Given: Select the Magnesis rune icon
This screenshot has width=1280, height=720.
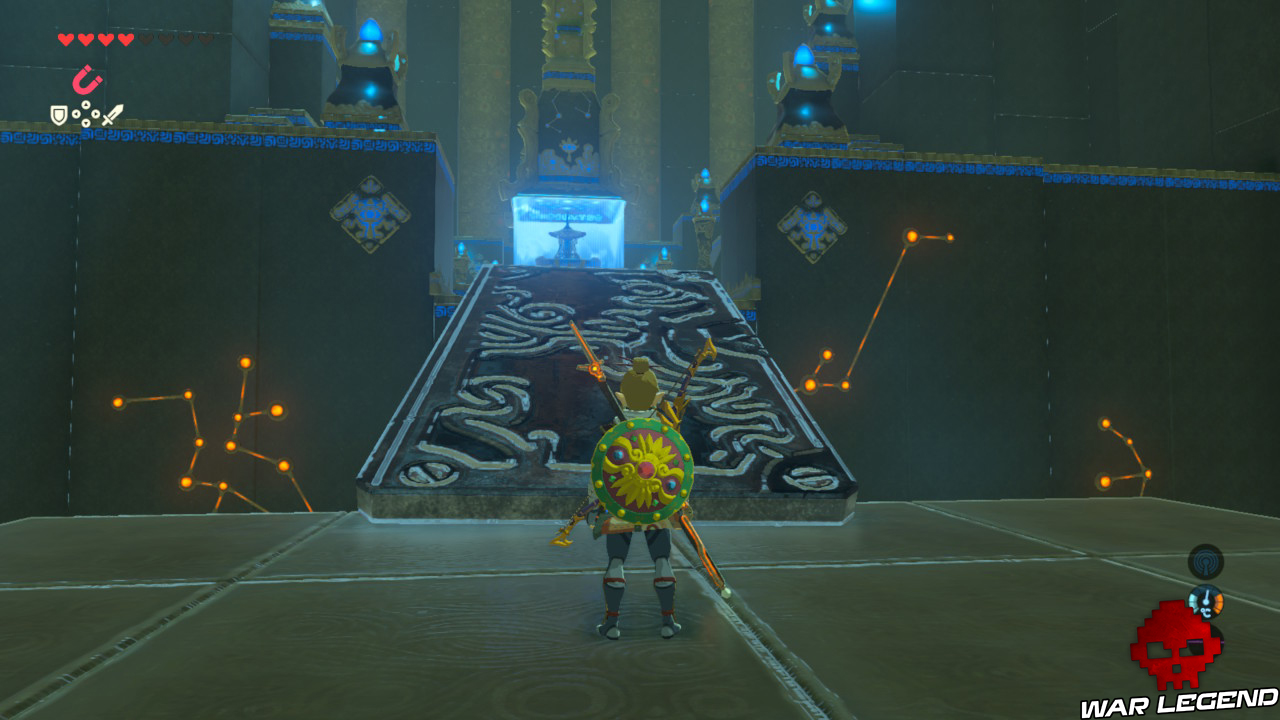Looking at the screenshot, I should (x=86, y=80).
